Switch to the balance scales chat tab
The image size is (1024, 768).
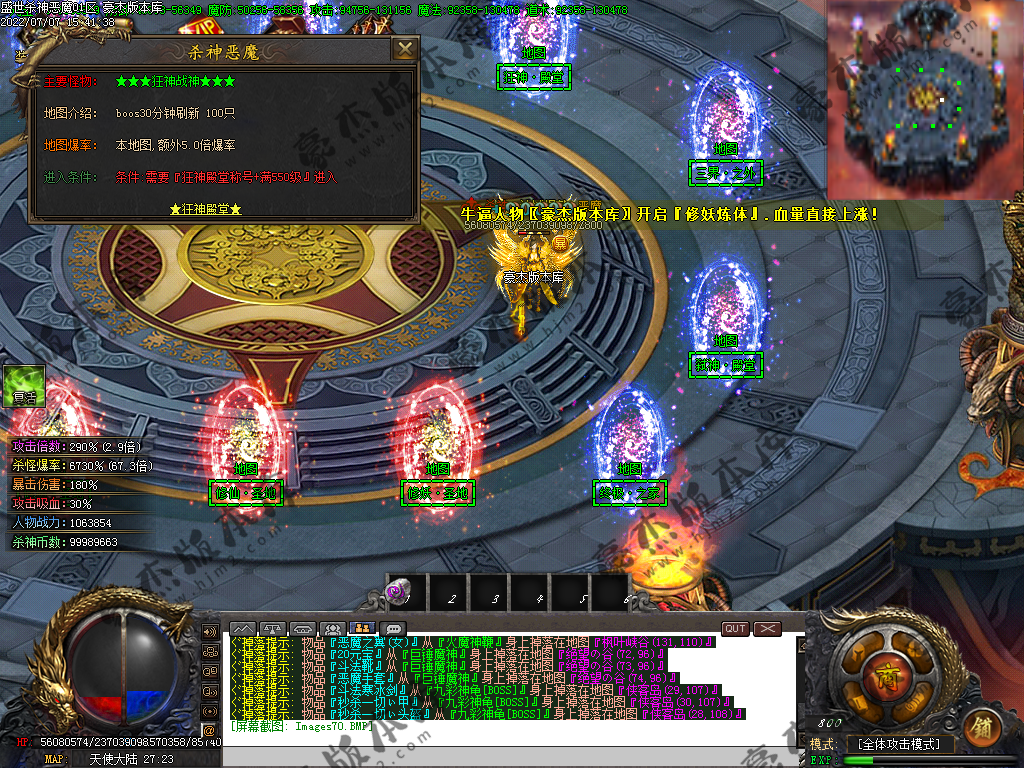pos(272,628)
